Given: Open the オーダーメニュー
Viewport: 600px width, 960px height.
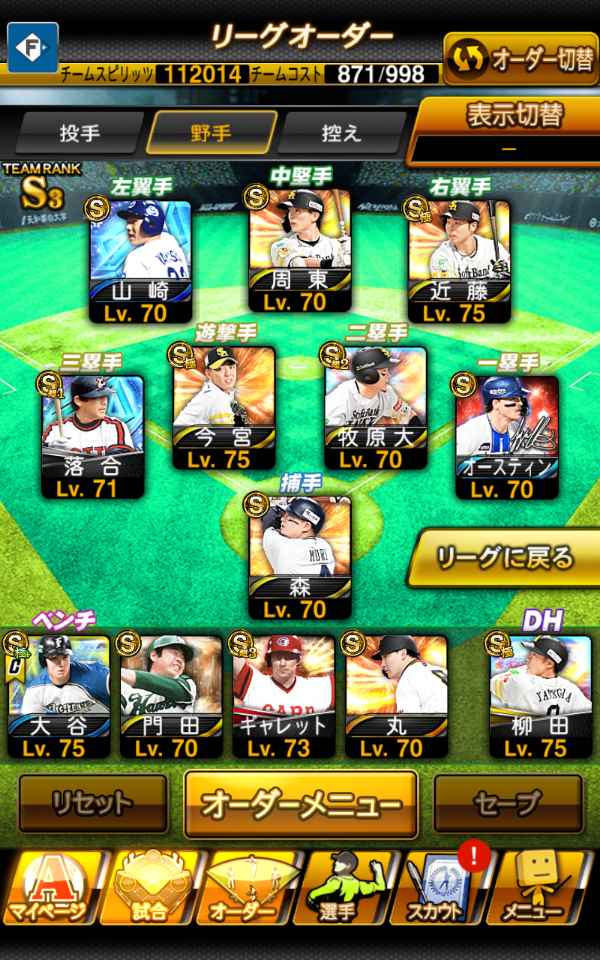Looking at the screenshot, I should [x=300, y=803].
